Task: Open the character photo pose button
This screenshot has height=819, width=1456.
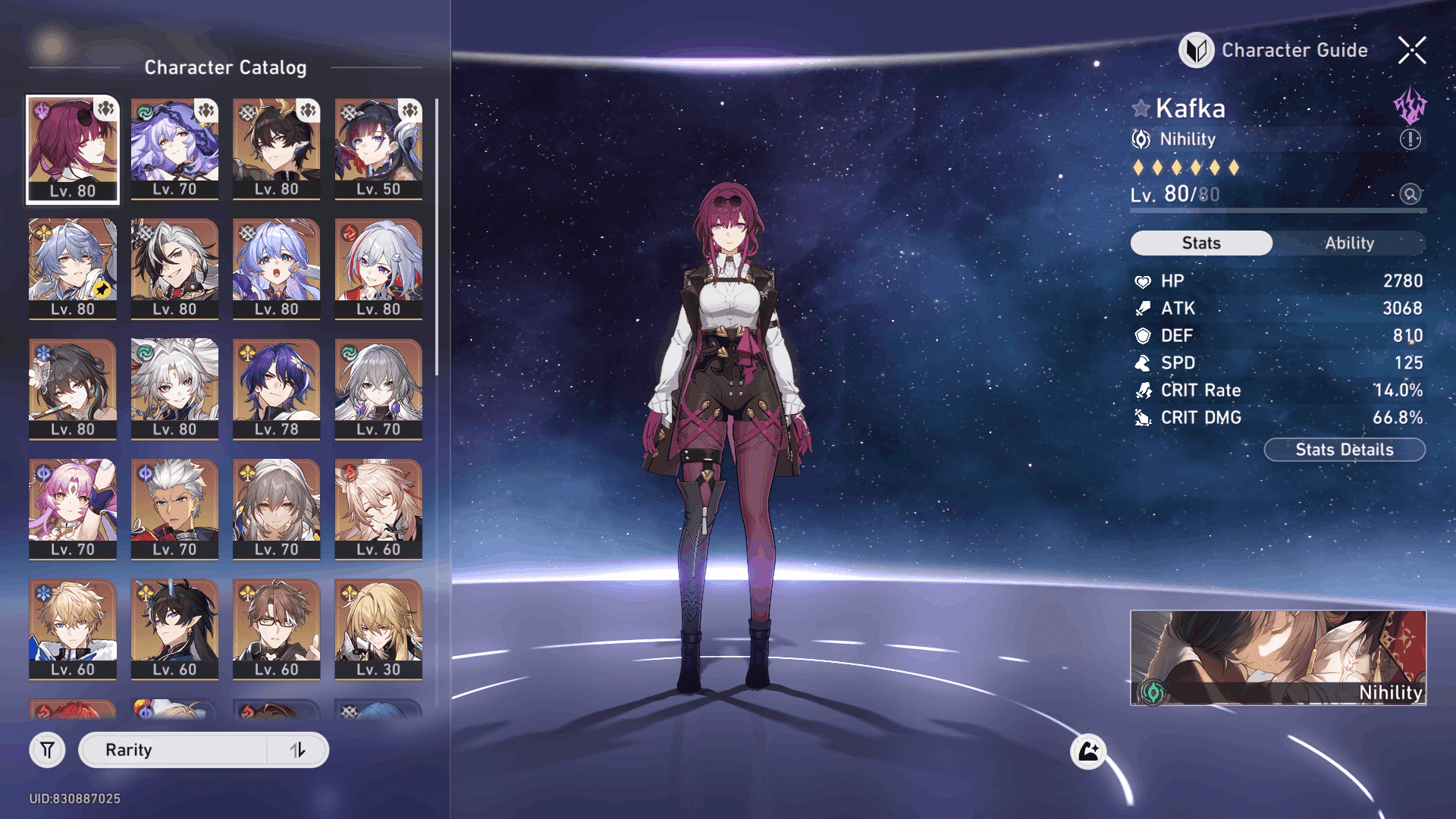Action: click(1088, 752)
